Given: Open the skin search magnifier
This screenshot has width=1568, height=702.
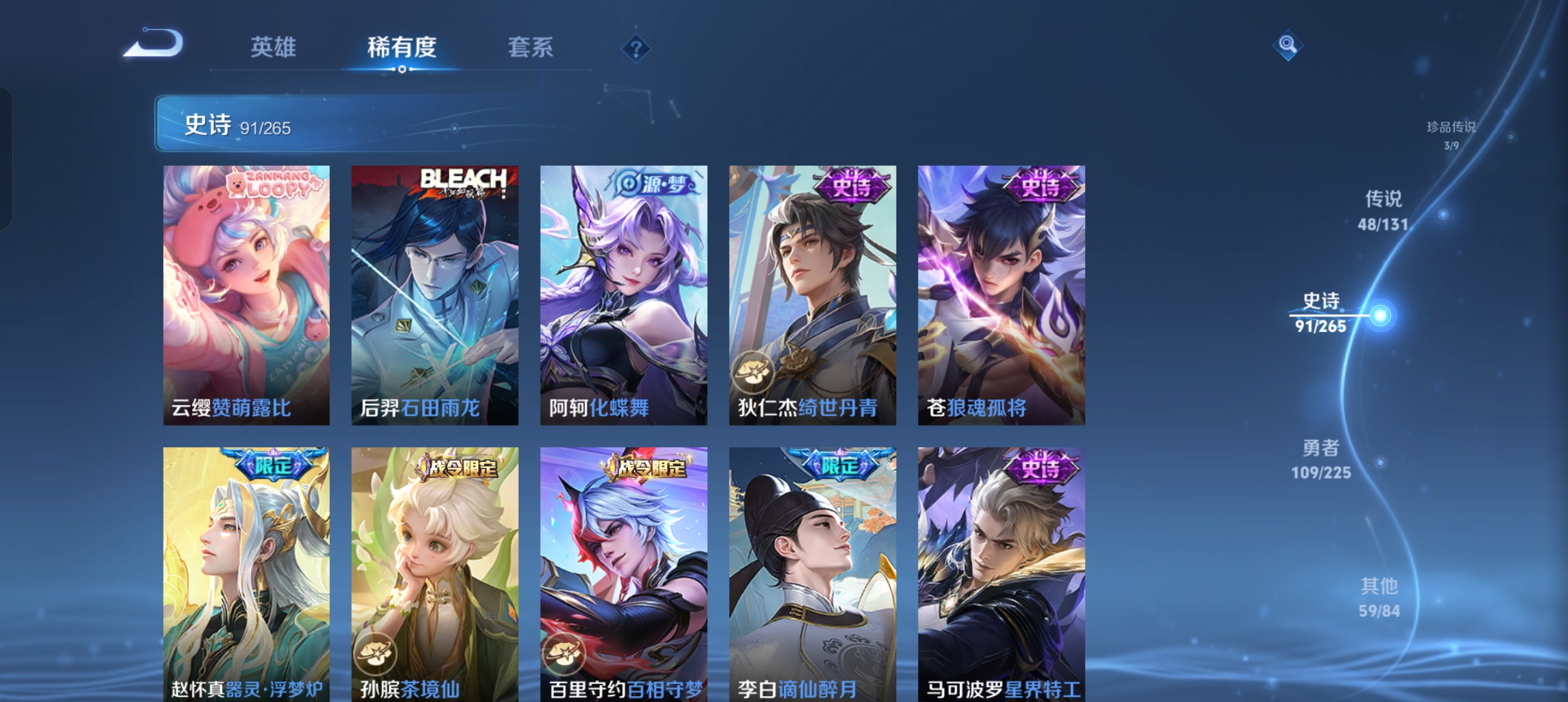Looking at the screenshot, I should pos(1287,45).
